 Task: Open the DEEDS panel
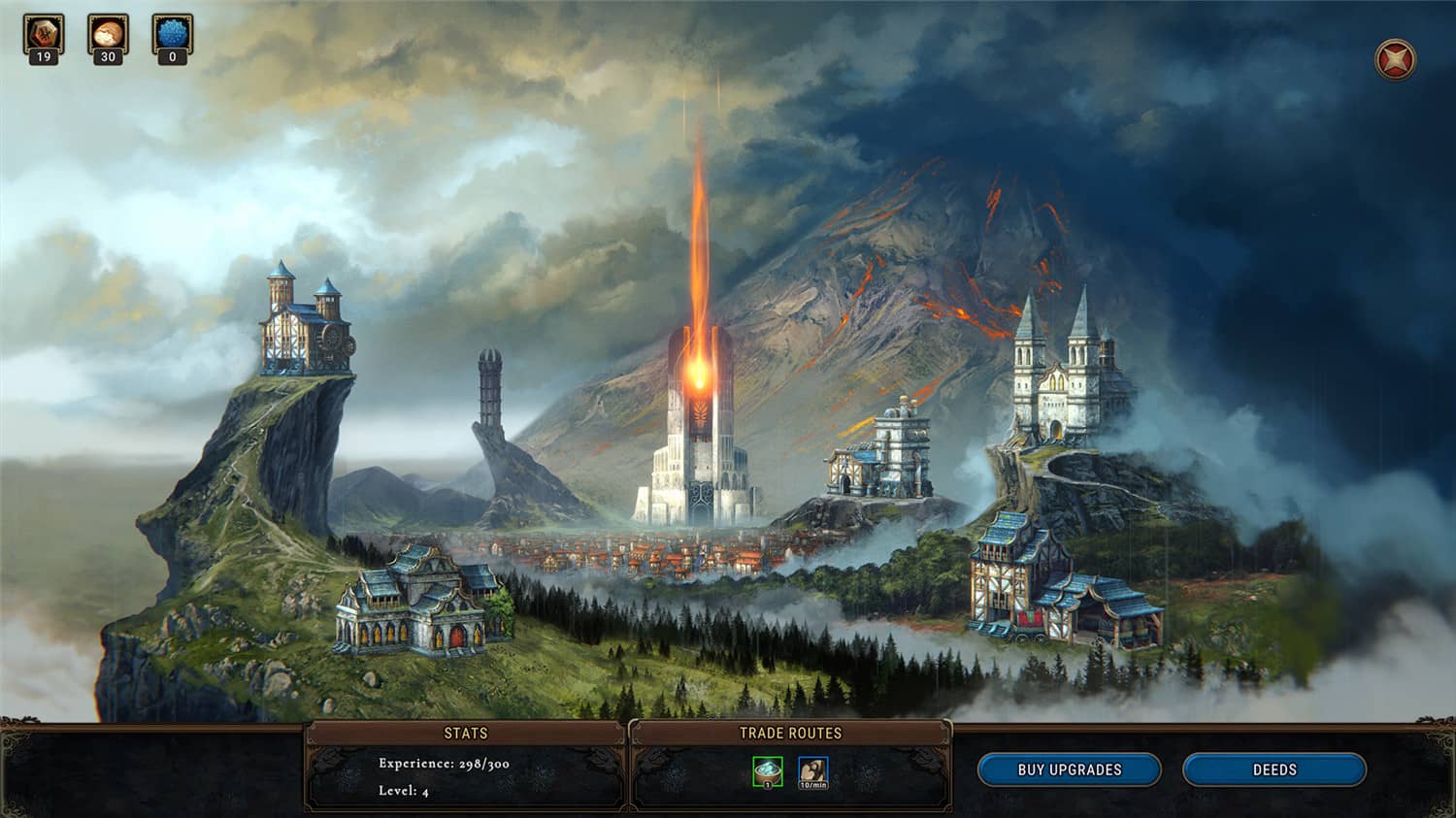click(1274, 769)
